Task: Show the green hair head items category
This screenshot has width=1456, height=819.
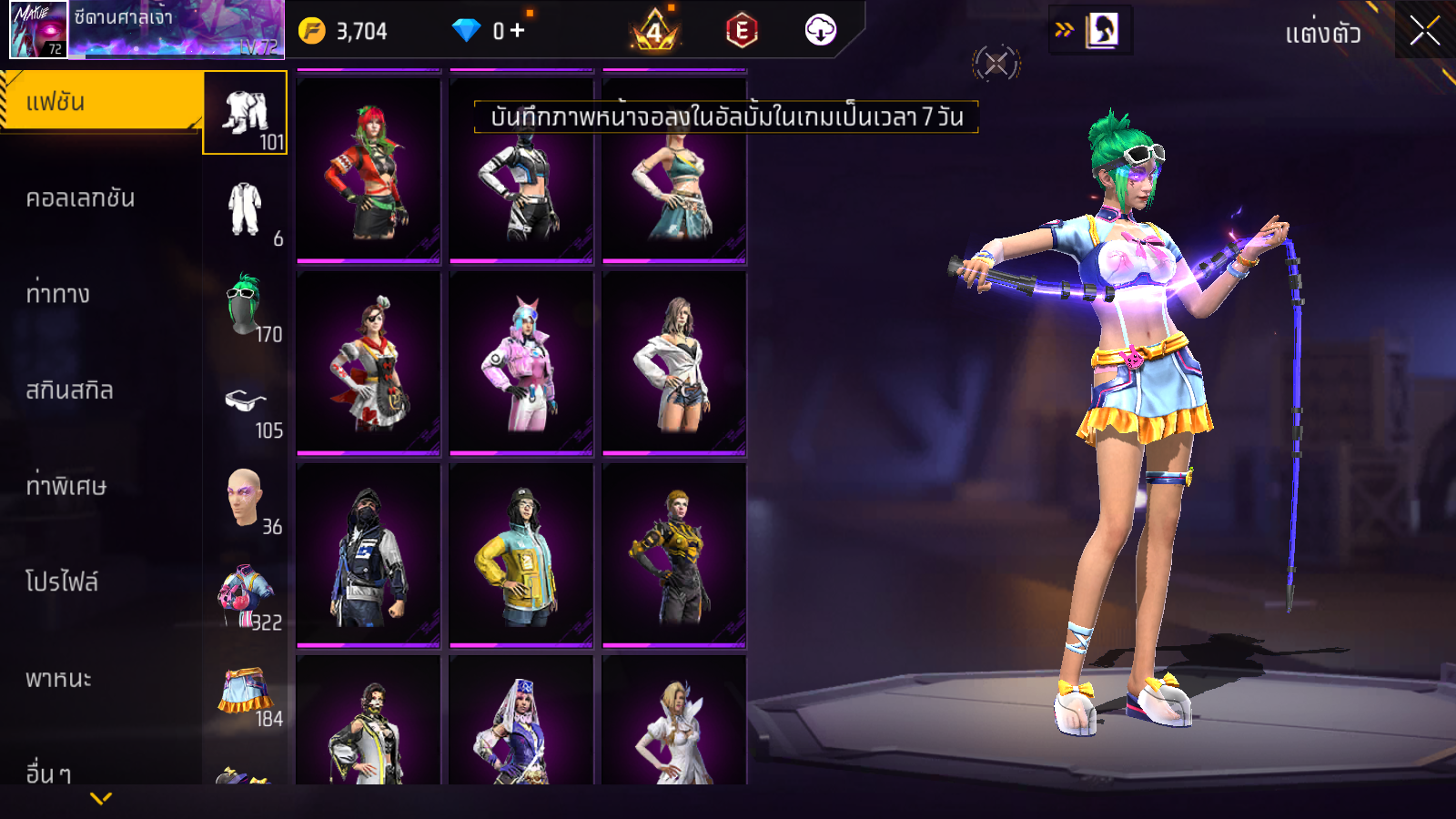Action: [x=246, y=306]
